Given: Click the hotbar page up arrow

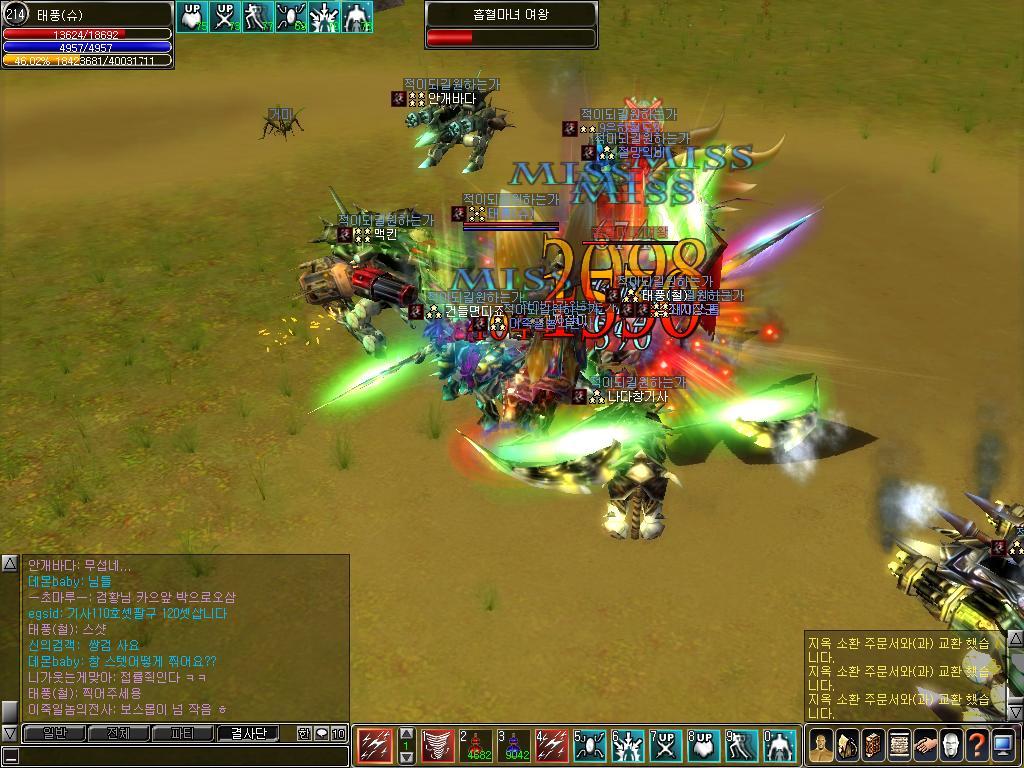Looking at the screenshot, I should pyautogui.click(x=406, y=733).
